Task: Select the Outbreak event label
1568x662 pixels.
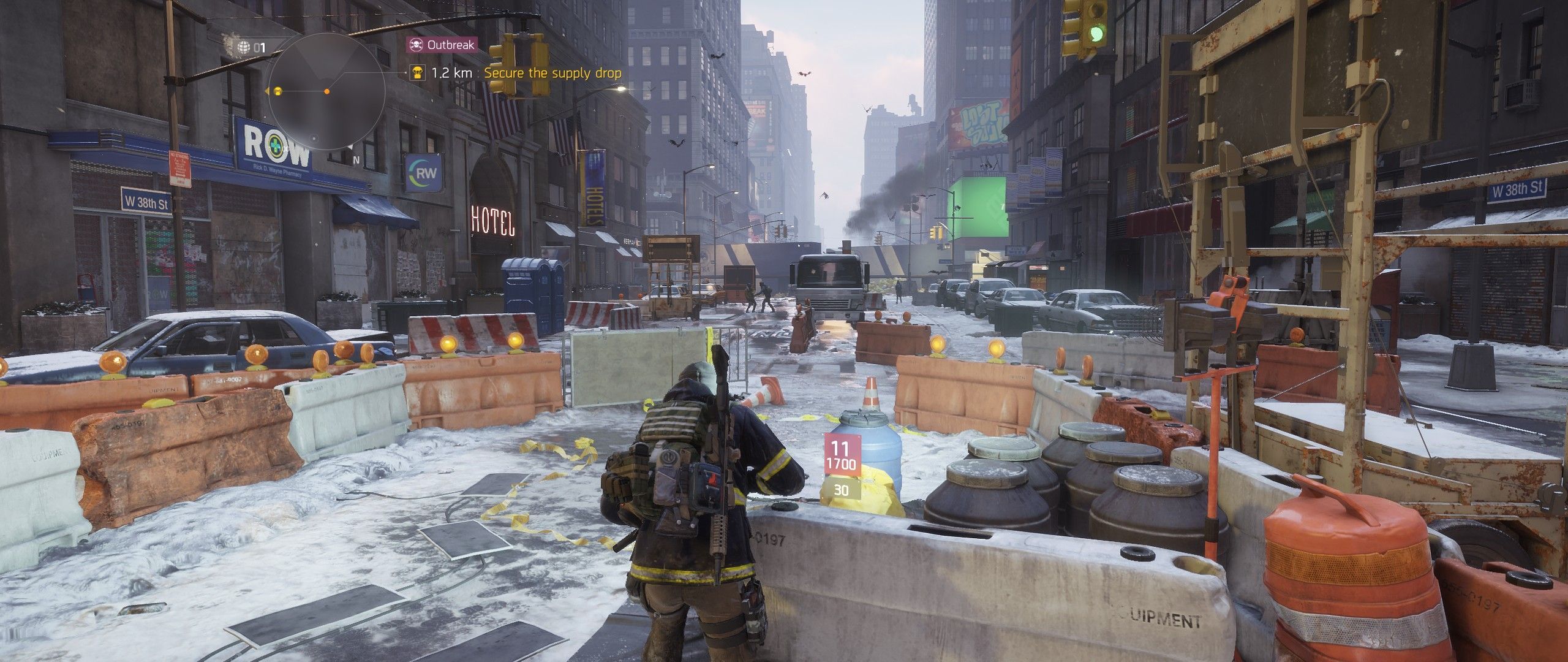Action: (441, 44)
